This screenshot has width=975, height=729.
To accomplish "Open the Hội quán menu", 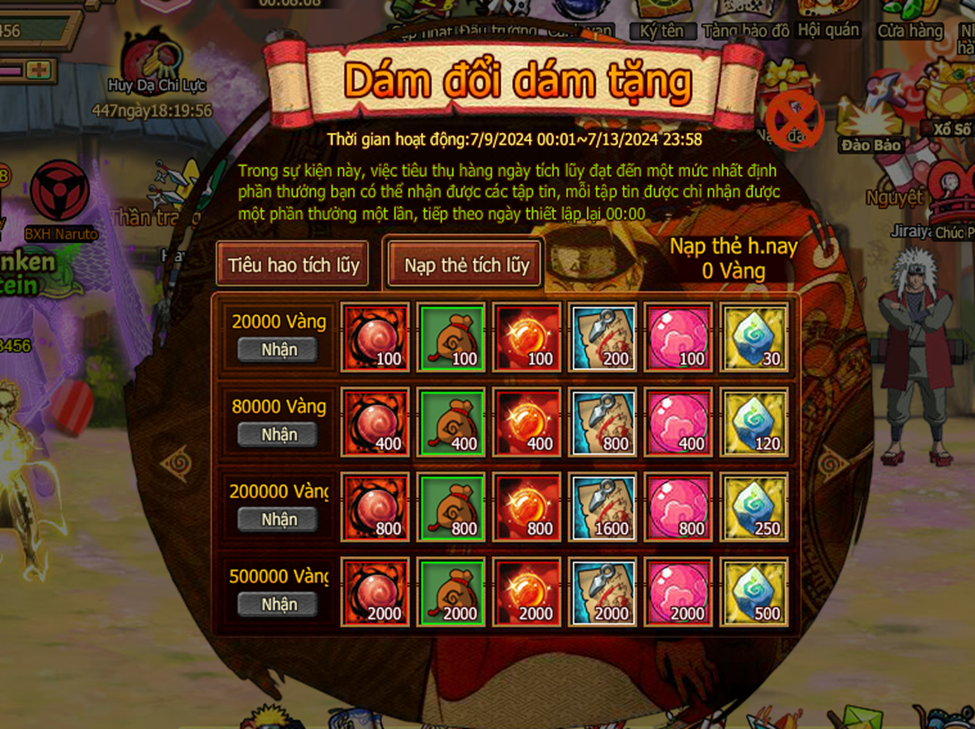I will [829, 20].
